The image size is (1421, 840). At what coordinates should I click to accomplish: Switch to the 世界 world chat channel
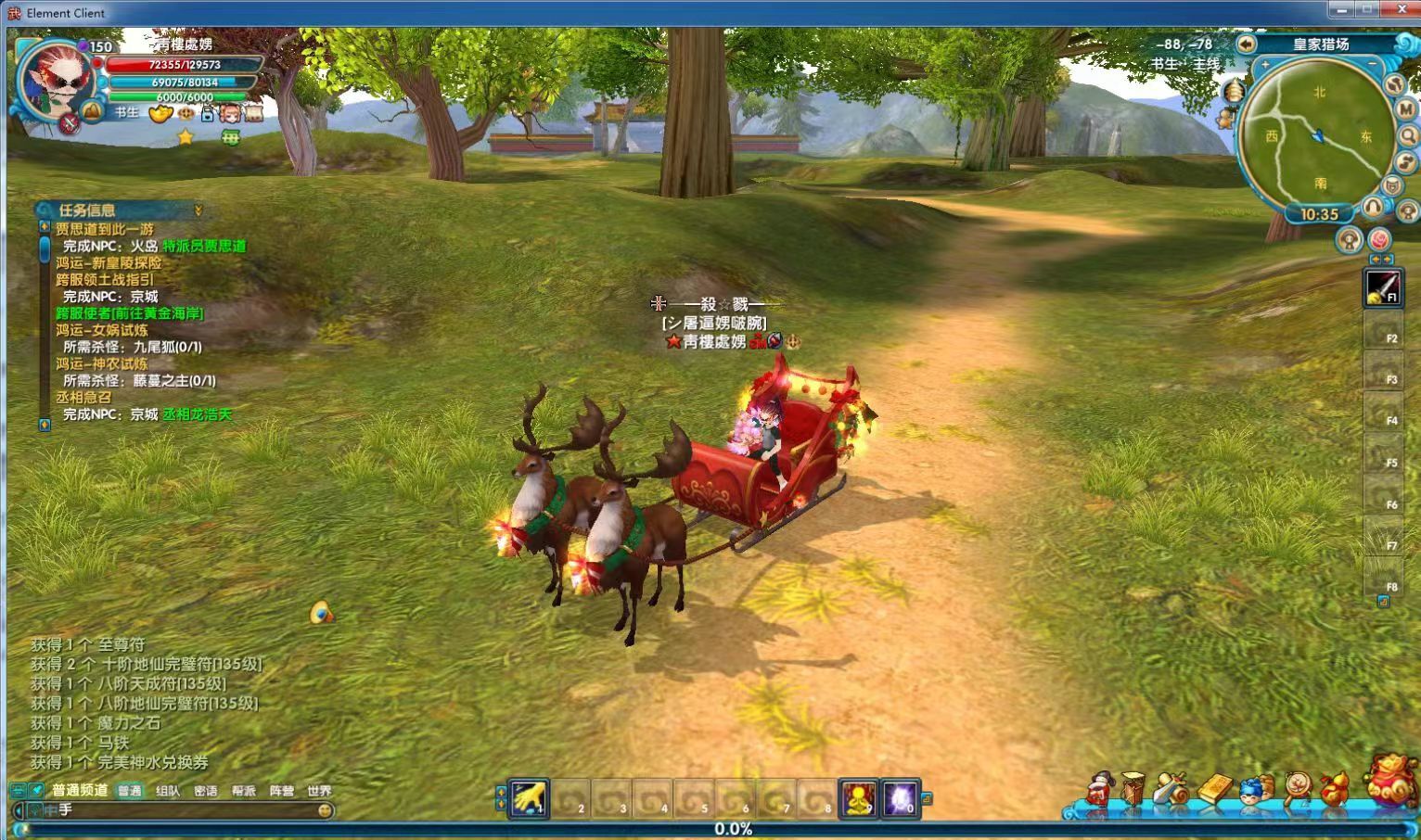(319, 791)
